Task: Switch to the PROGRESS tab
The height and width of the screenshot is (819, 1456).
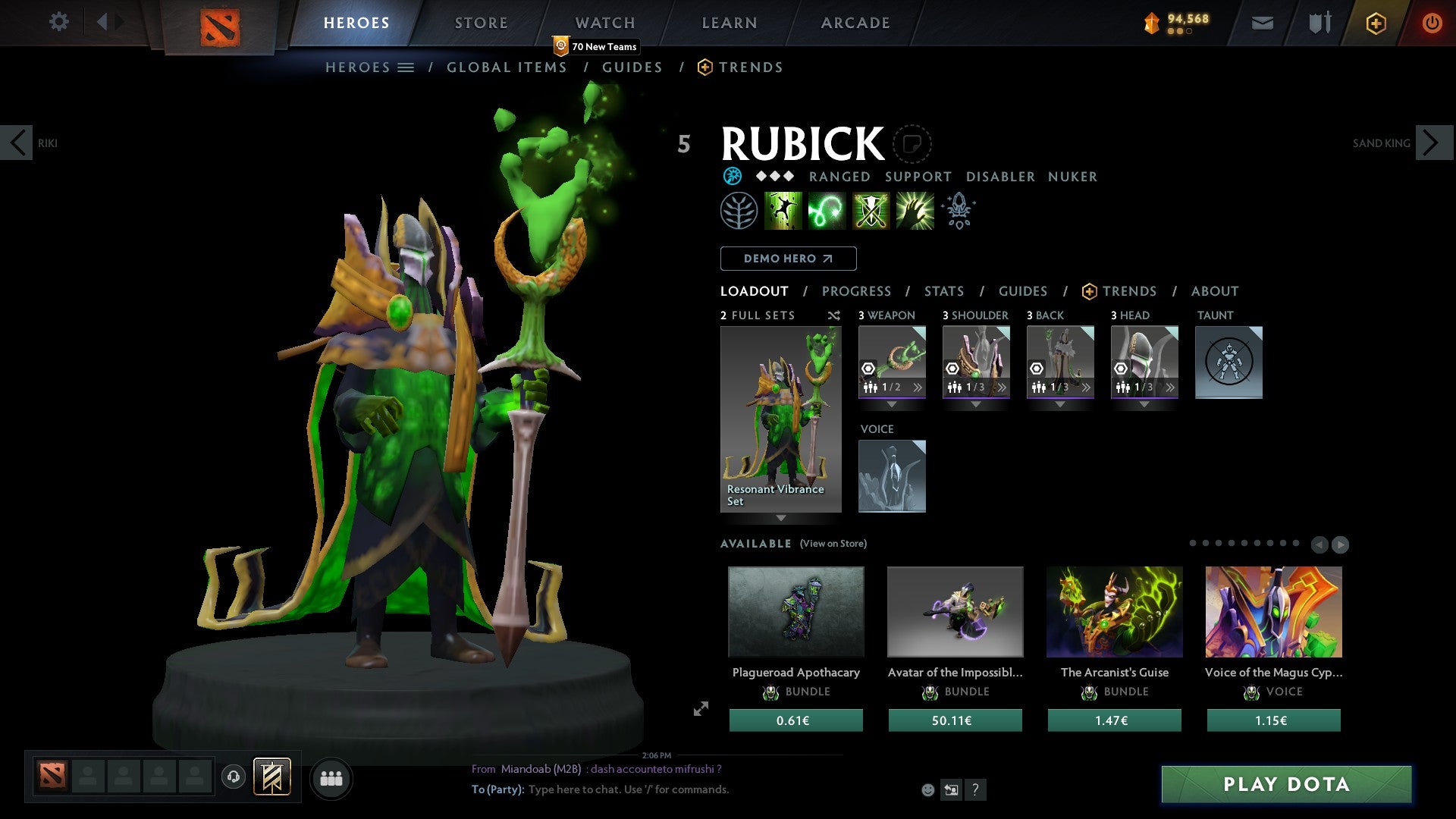Action: pyautogui.click(x=857, y=291)
